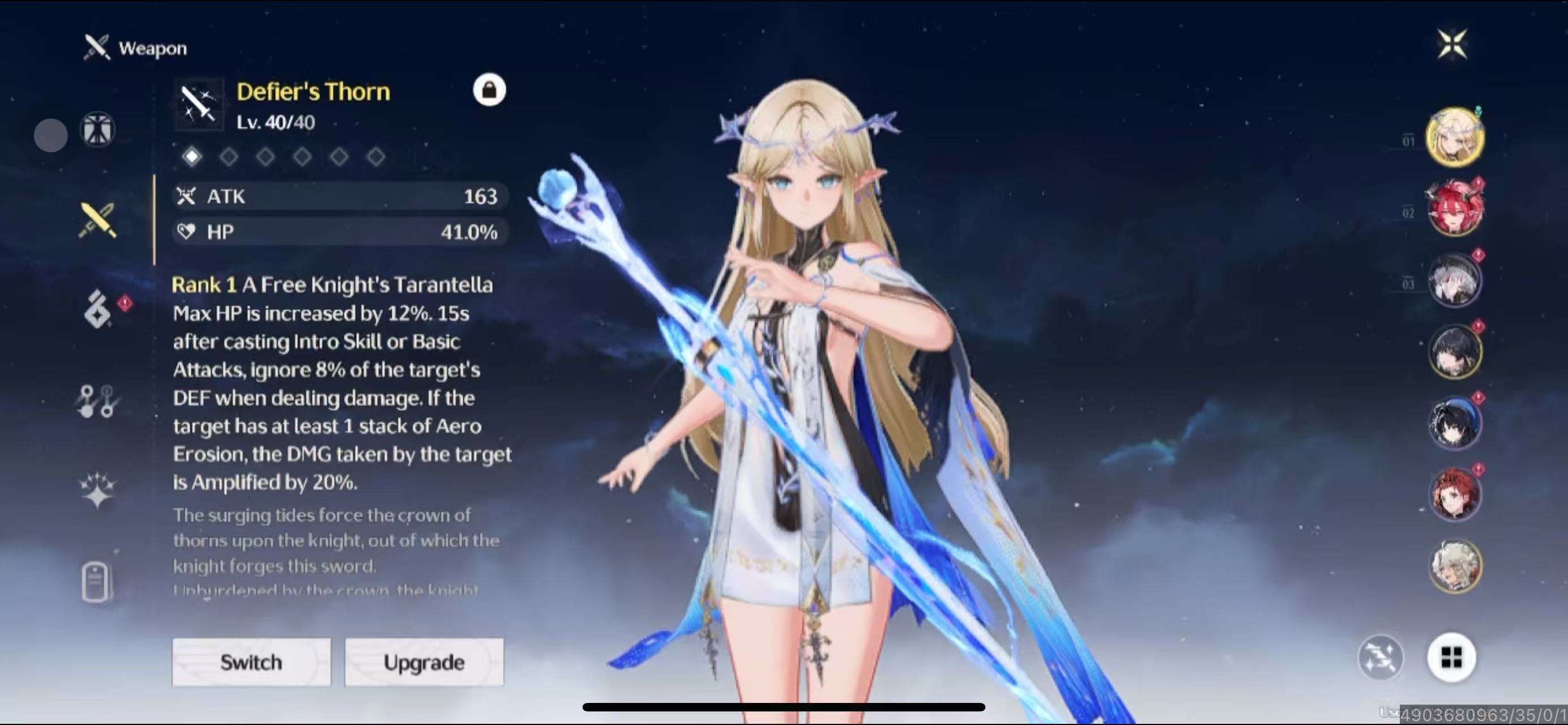This screenshot has width=1568, height=725.
Task: Close the character menu
Action: tap(1452, 44)
